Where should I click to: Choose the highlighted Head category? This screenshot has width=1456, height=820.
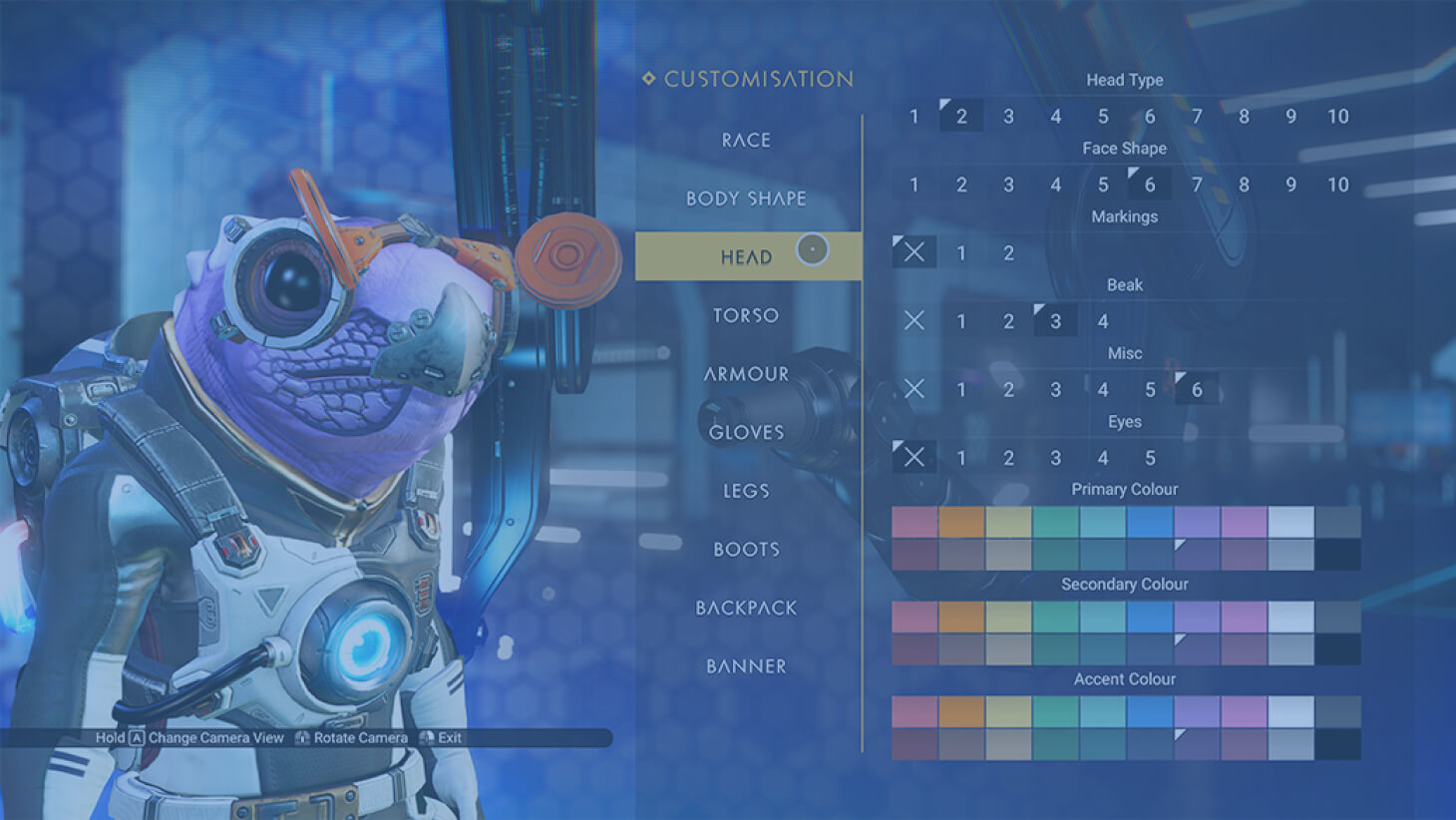[747, 257]
